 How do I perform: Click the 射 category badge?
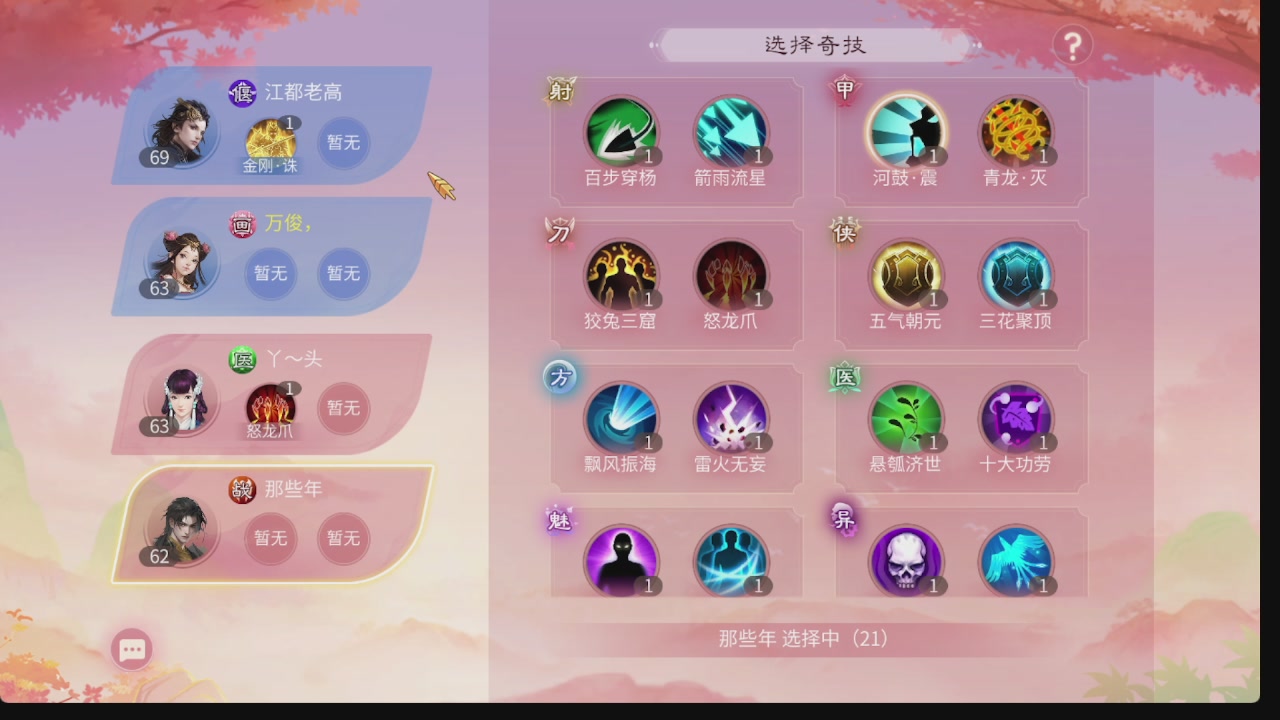pyautogui.click(x=559, y=91)
